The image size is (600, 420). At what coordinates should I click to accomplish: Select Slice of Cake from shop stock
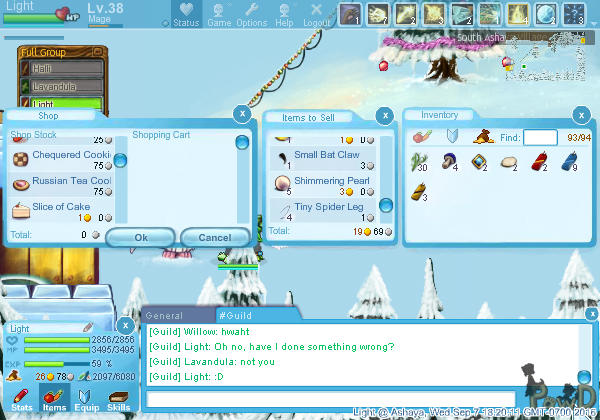(x=62, y=208)
